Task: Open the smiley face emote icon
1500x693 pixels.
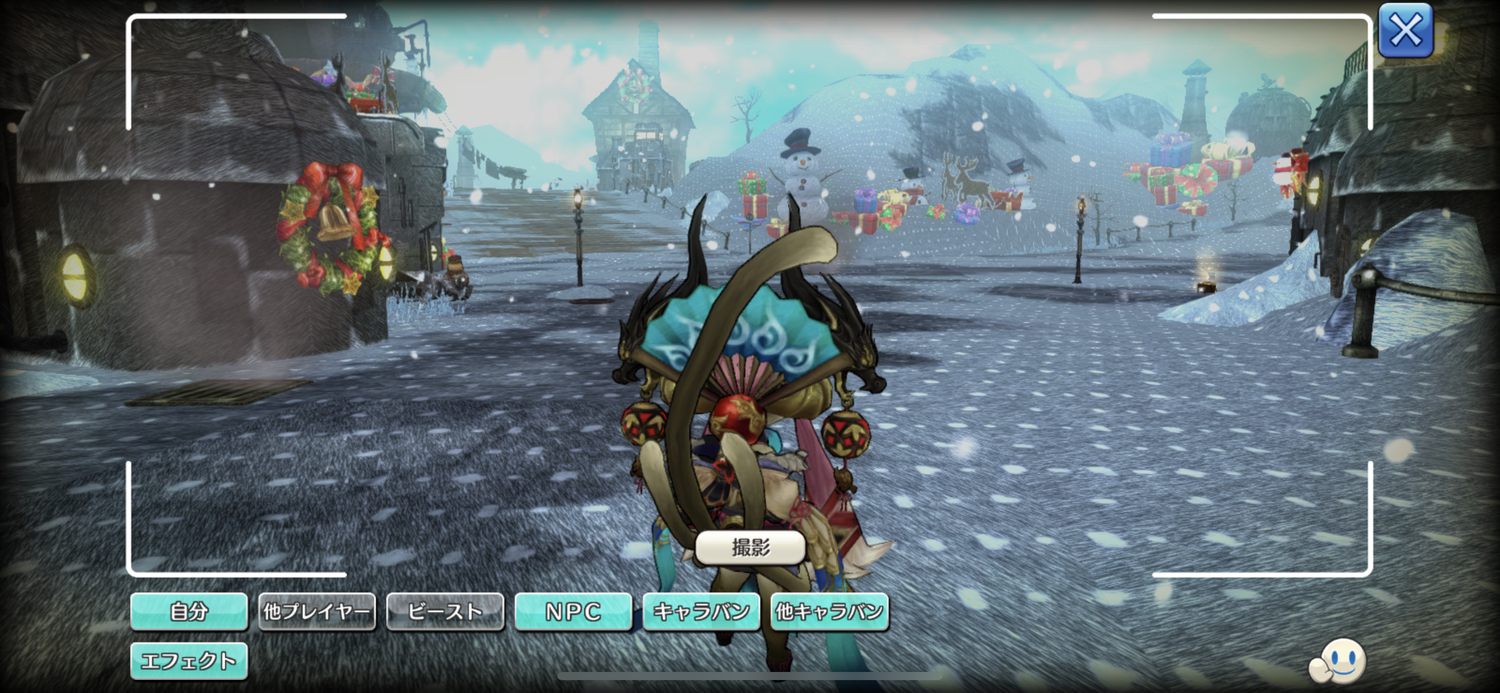Action: [x=1338, y=660]
